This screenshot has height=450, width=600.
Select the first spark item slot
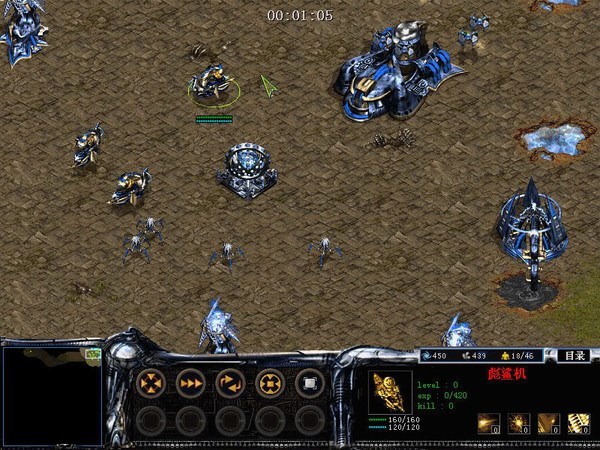pos(488,423)
